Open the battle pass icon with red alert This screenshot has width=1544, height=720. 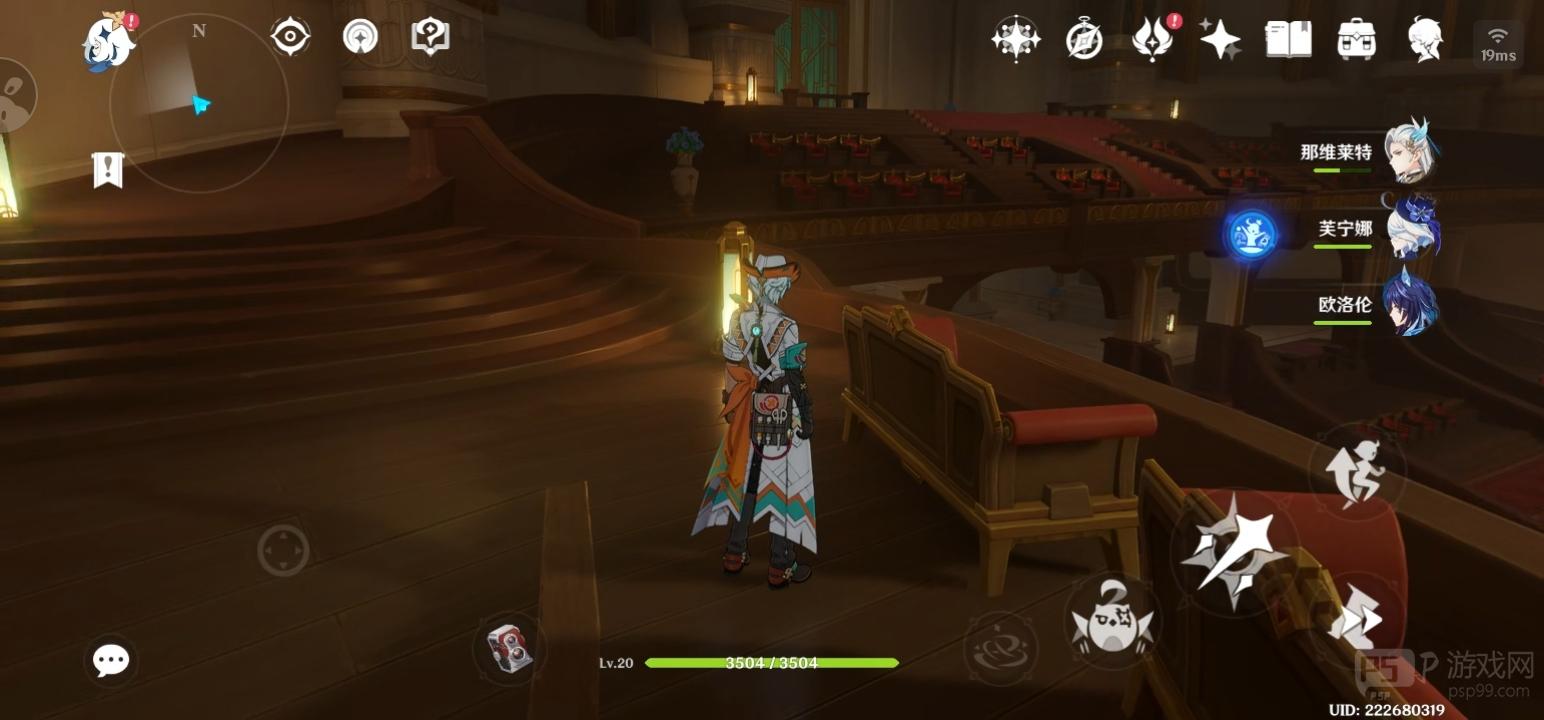pos(1152,40)
